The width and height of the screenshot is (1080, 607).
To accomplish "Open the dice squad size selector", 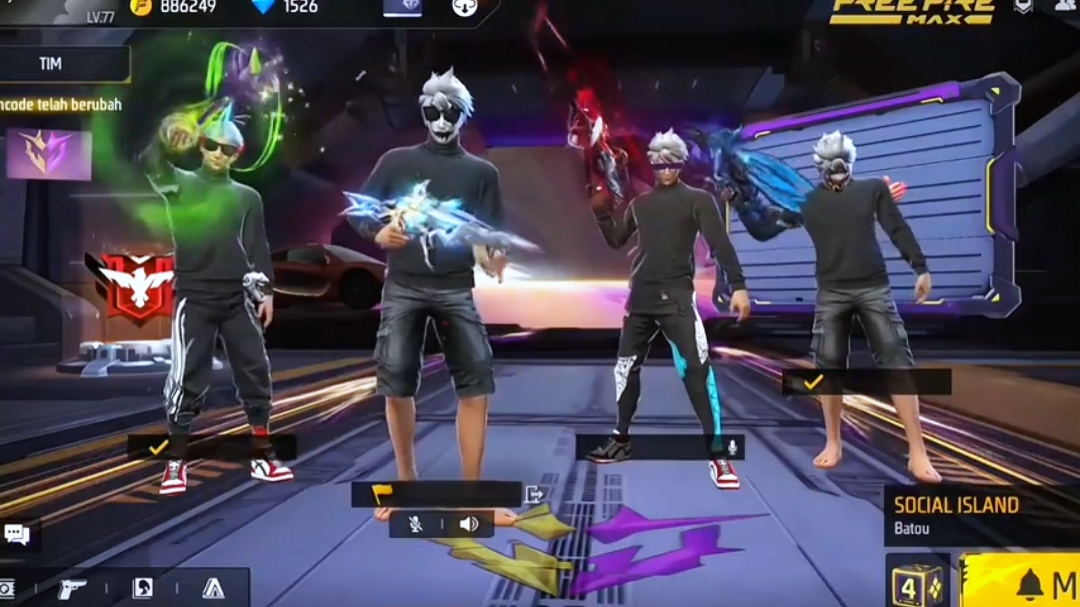I will pyautogui.click(x=917, y=582).
